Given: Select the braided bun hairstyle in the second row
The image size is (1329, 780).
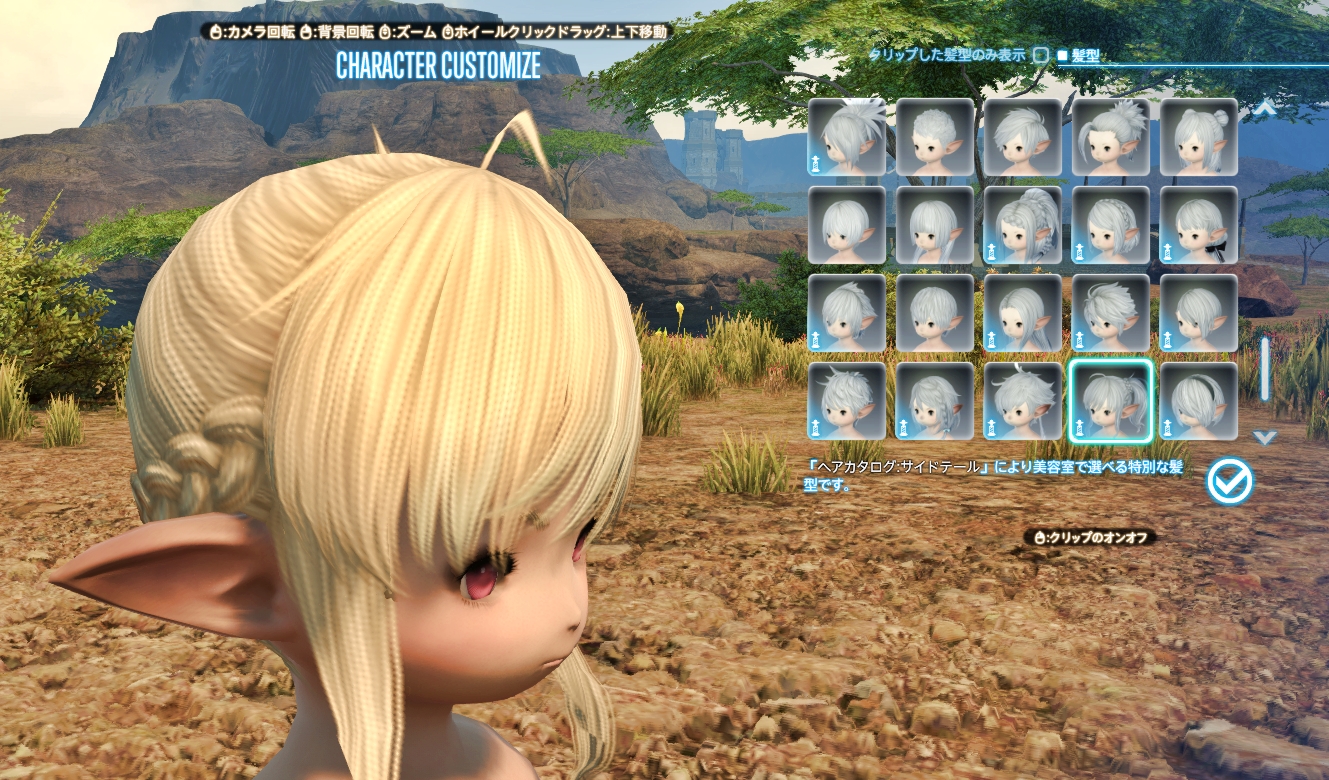Looking at the screenshot, I should [x=1022, y=225].
